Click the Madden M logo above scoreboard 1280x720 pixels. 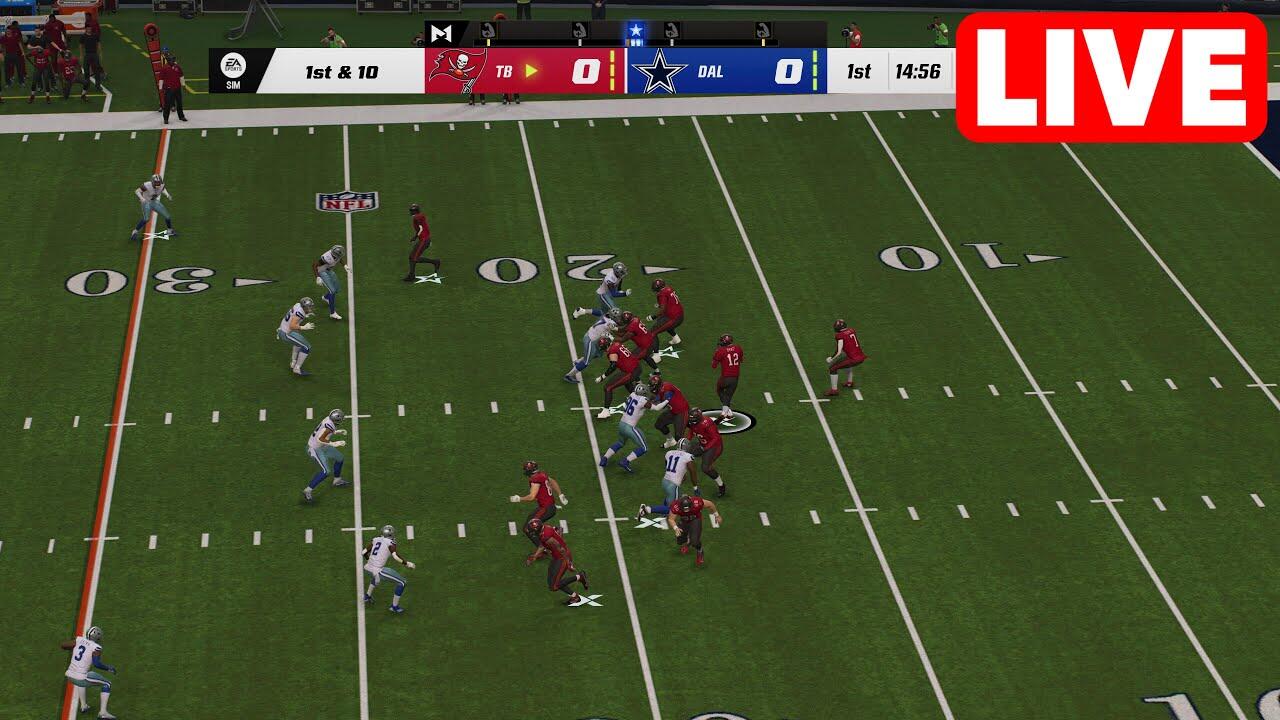tap(441, 33)
